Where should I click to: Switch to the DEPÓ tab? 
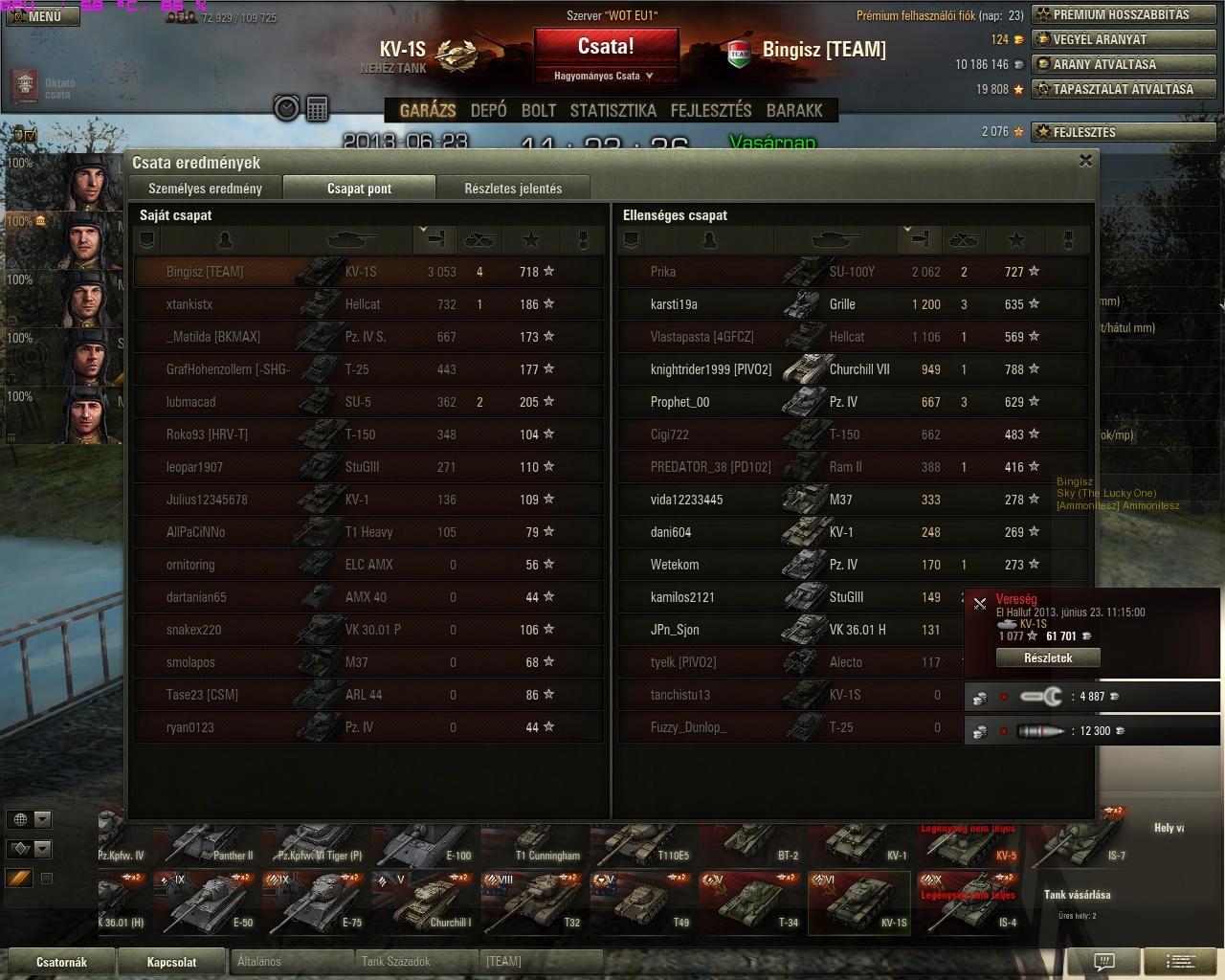click(488, 110)
